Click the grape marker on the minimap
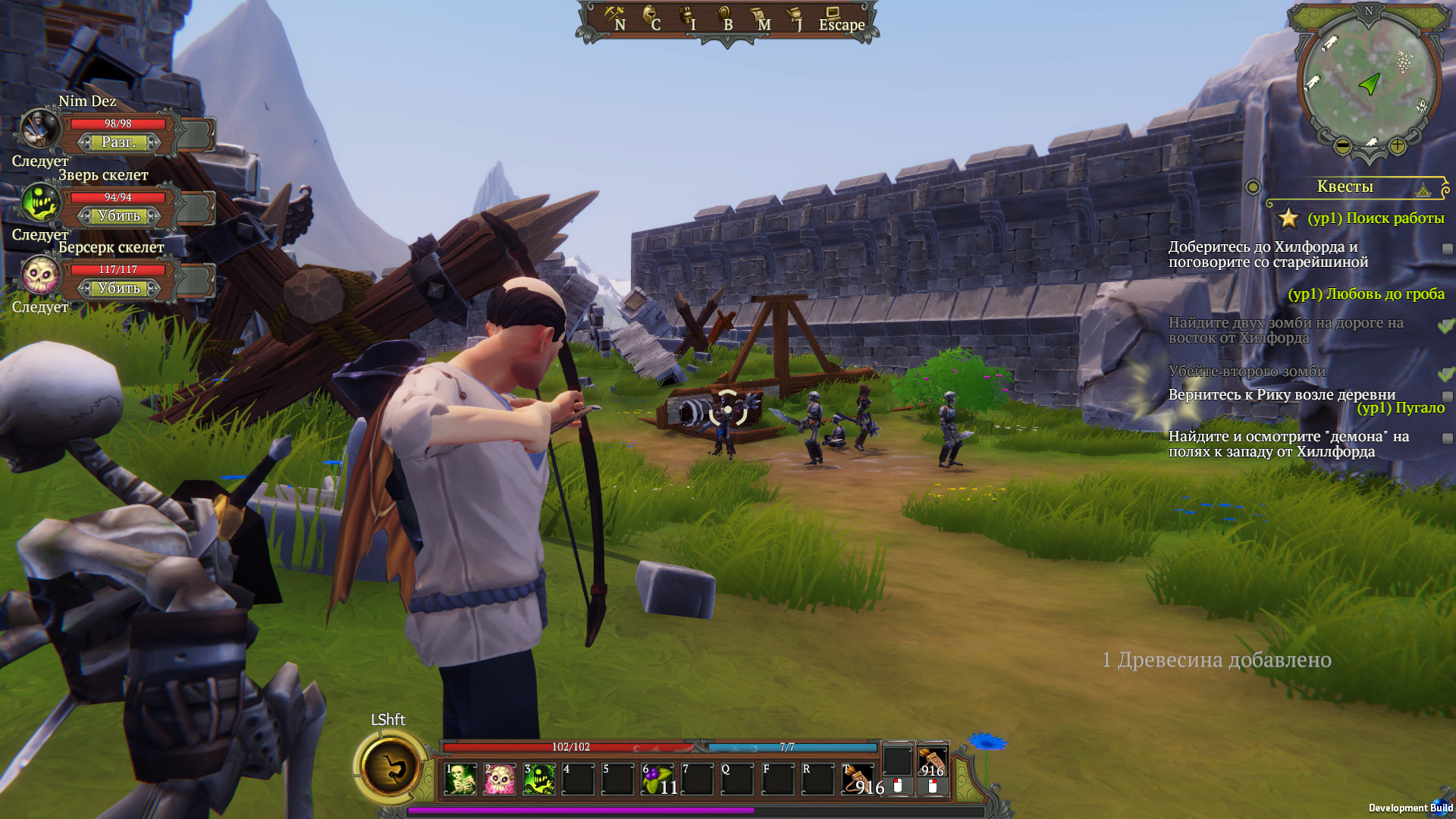Viewport: 1456px width, 819px height. [1404, 61]
